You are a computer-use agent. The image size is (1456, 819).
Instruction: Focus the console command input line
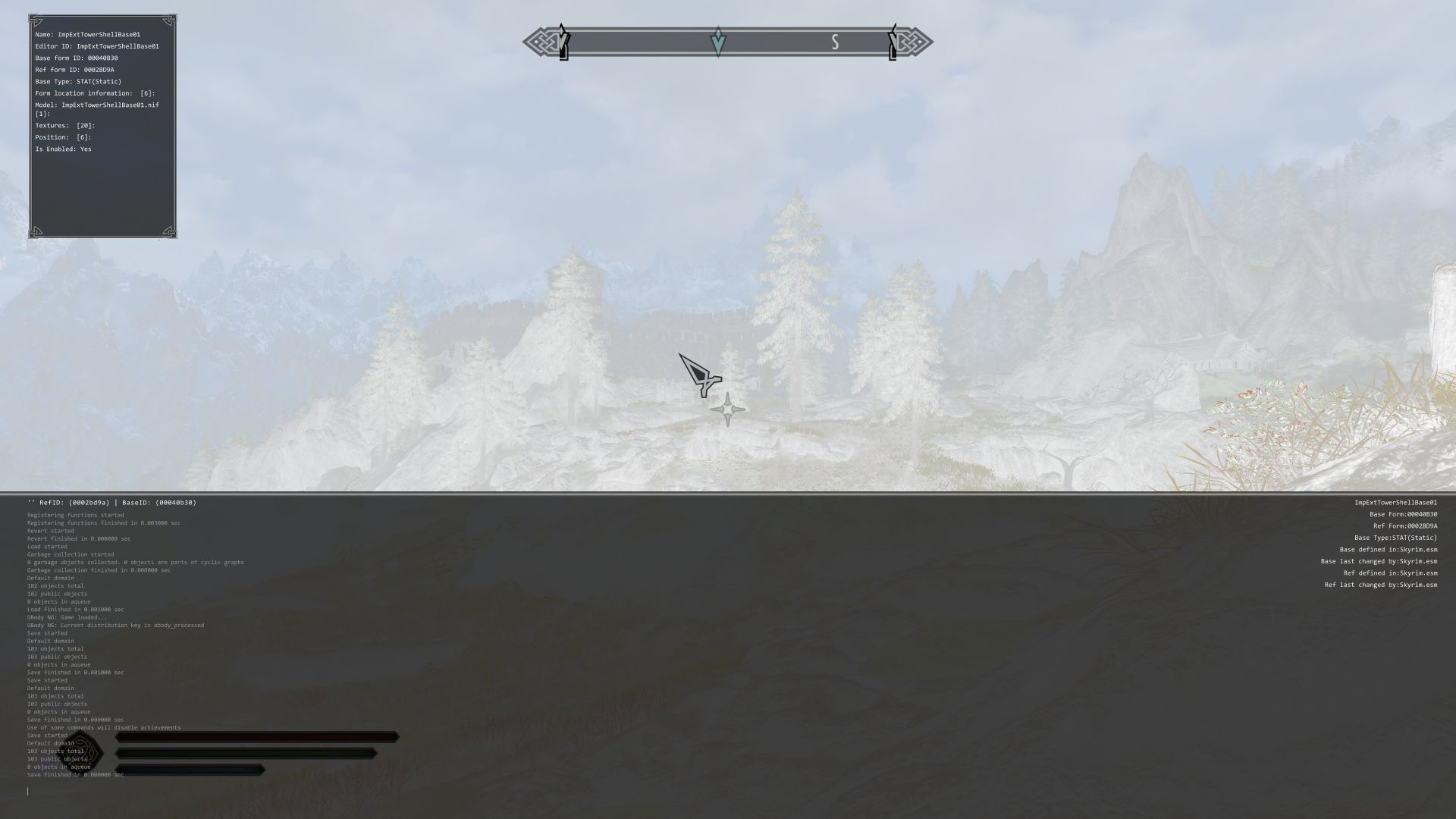303,791
